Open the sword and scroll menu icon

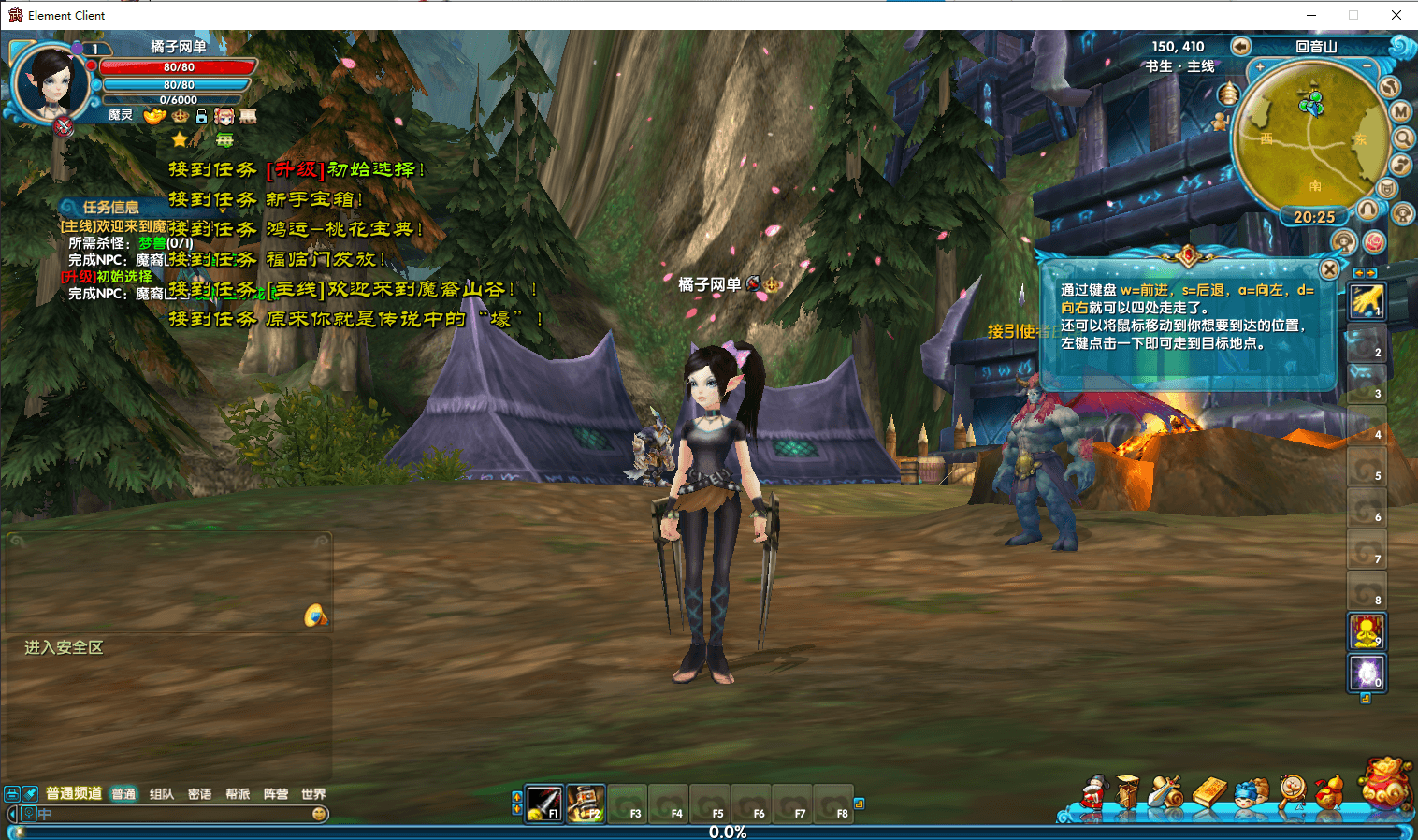1165,793
